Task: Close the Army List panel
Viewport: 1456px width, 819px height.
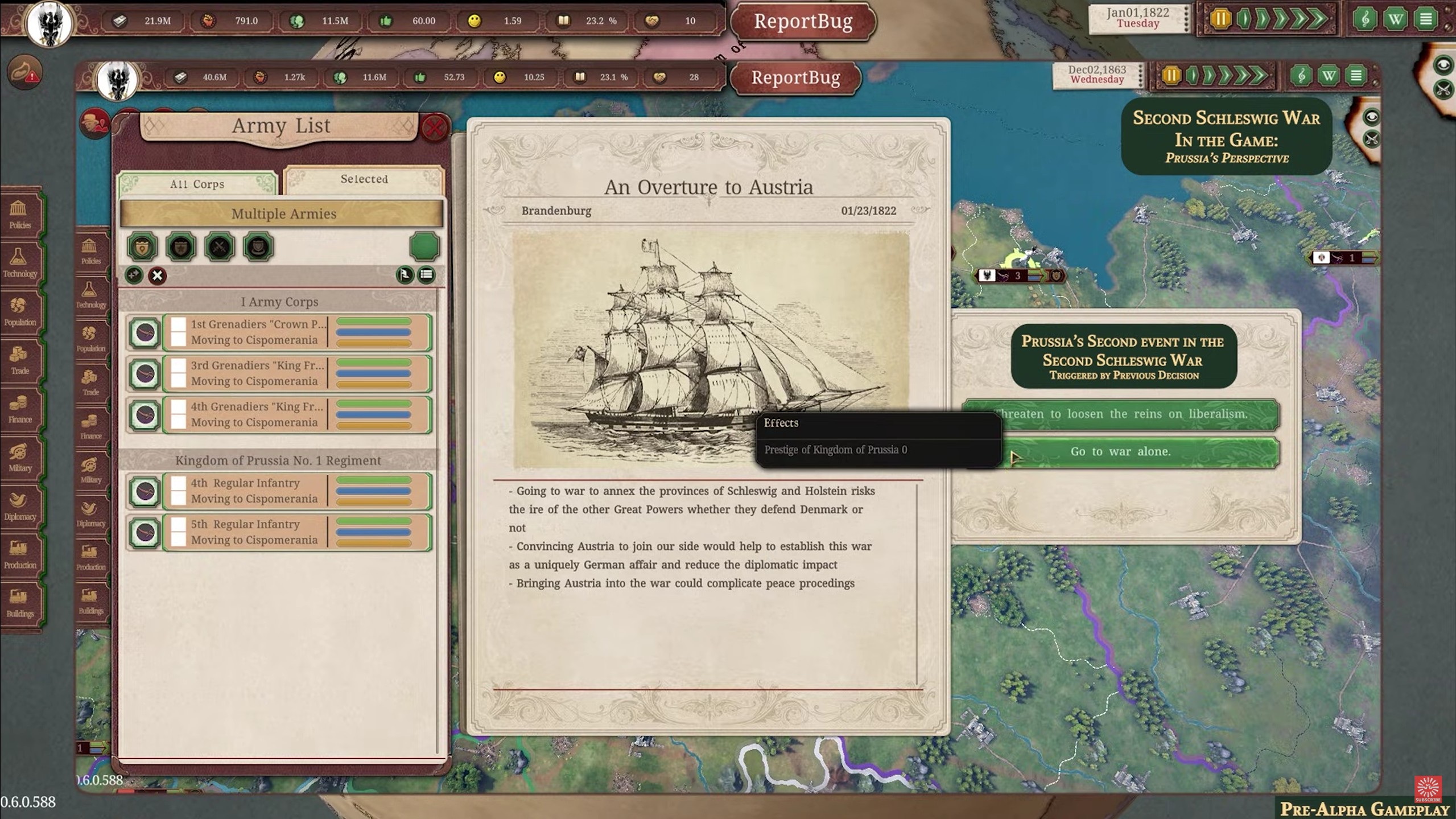Action: coord(434,128)
